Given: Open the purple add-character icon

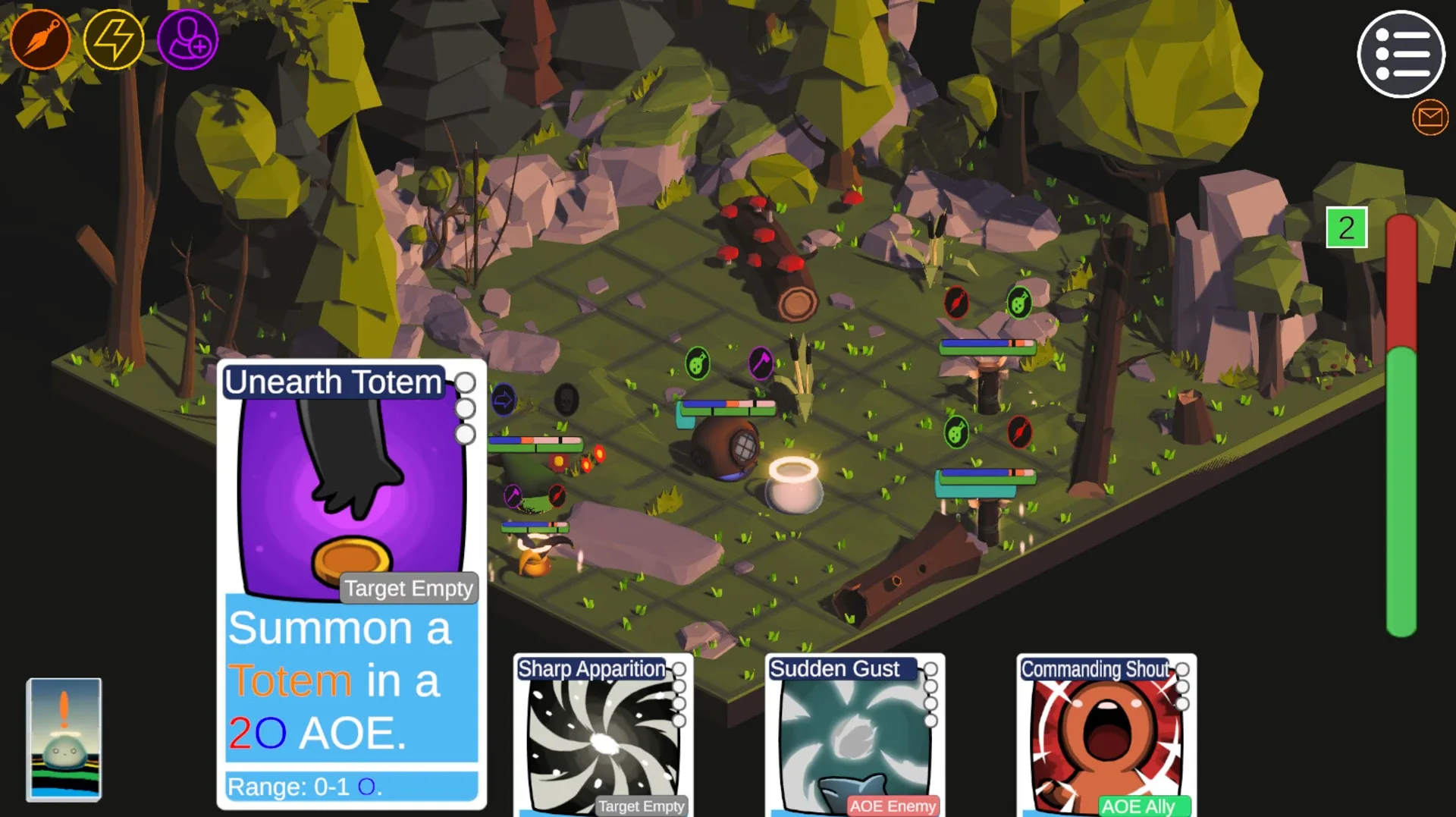Looking at the screenshot, I should point(187,39).
